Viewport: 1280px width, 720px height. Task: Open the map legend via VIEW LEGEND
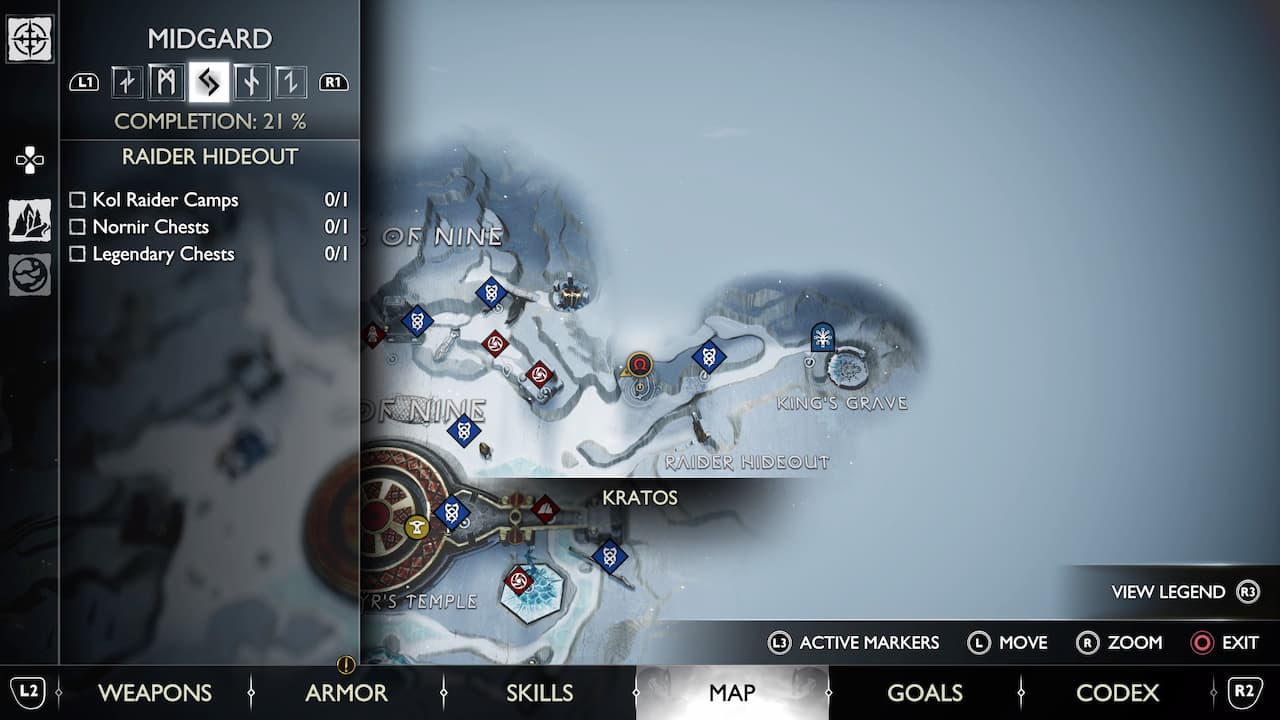coord(1170,591)
